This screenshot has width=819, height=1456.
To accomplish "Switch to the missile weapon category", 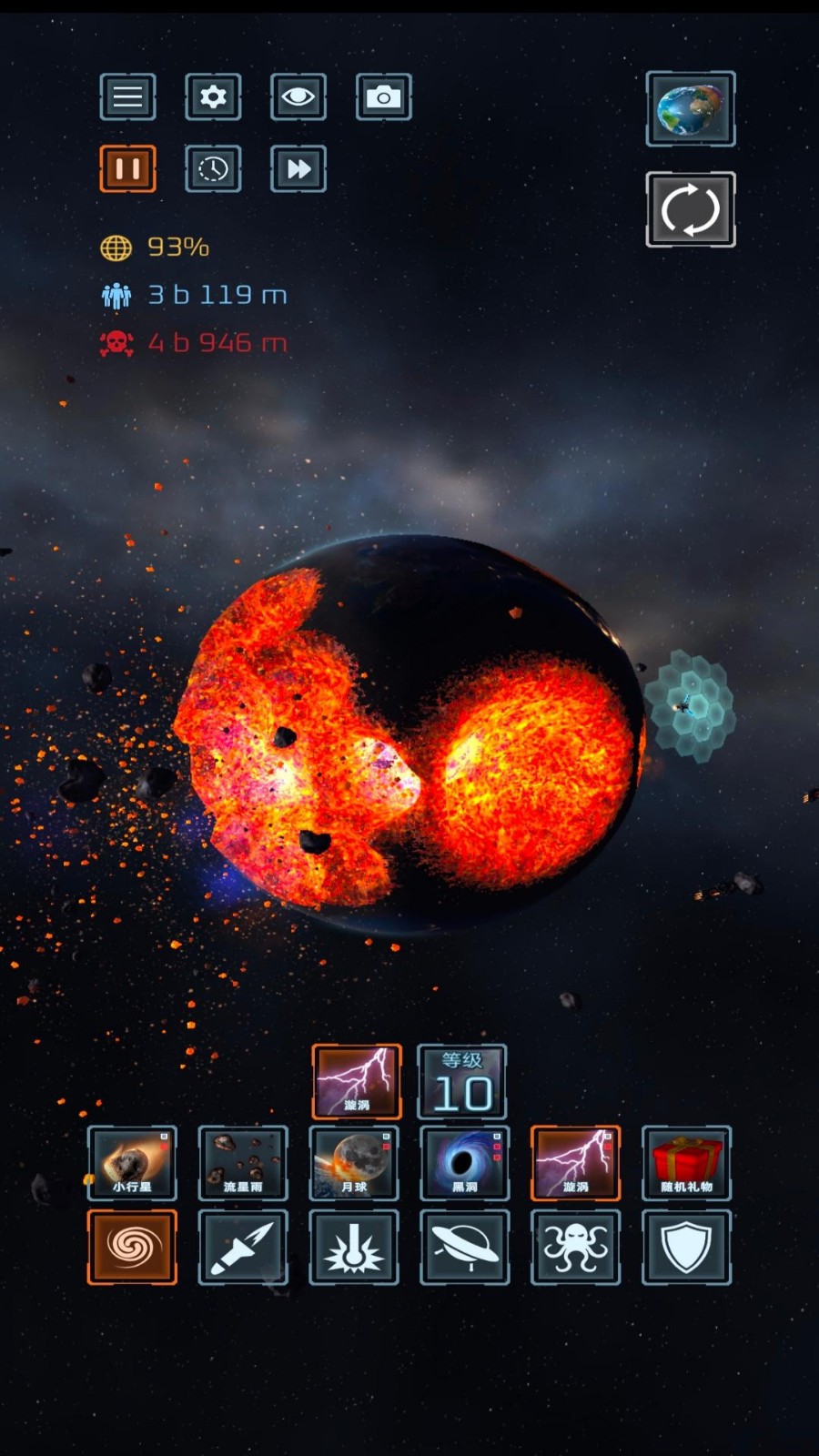I will 243,1247.
